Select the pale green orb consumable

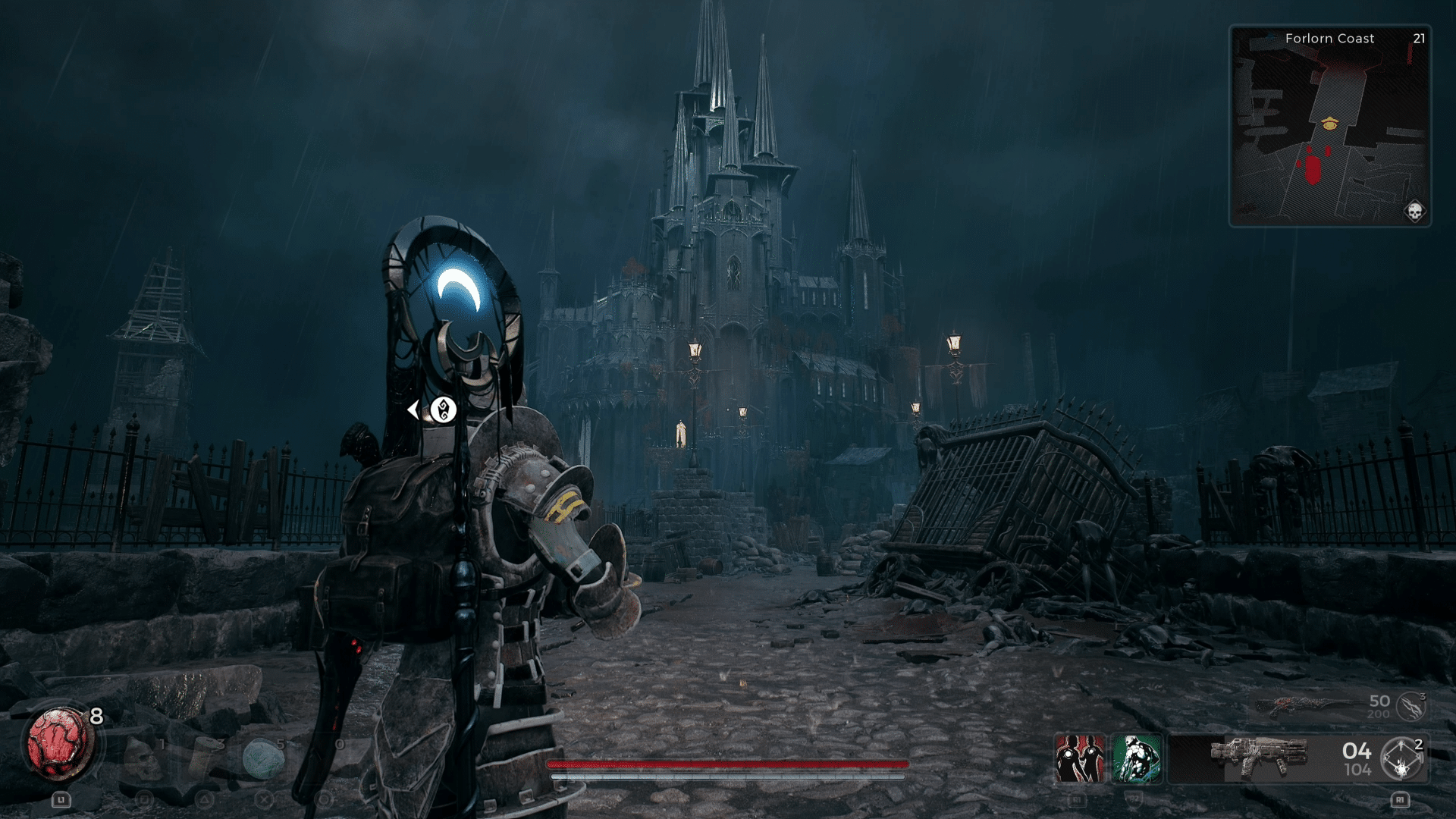point(262,758)
